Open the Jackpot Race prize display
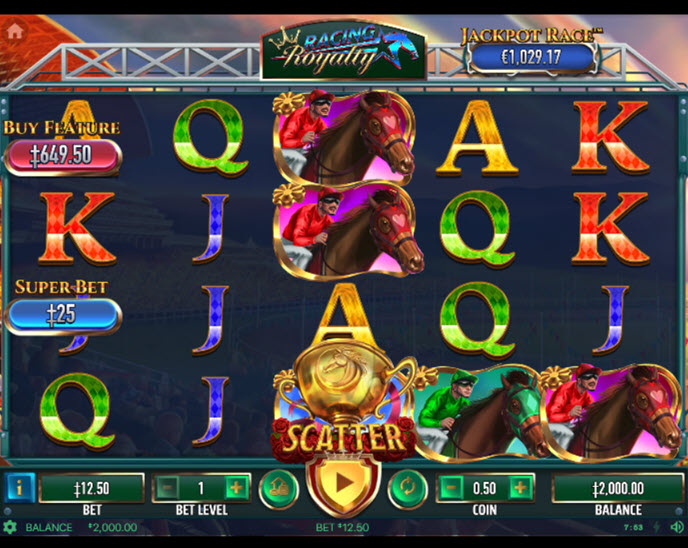The height and width of the screenshot is (548, 688). pos(532,56)
